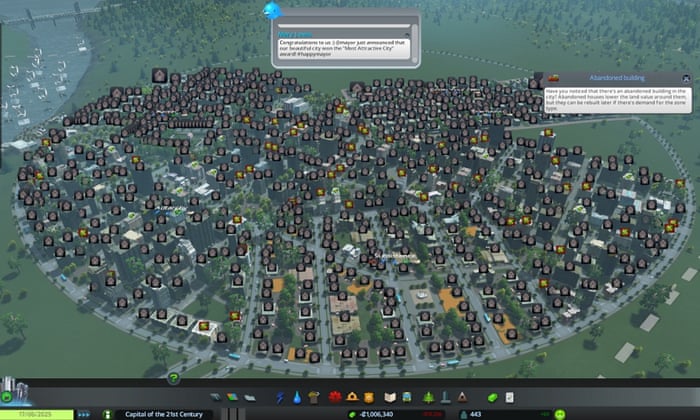Open the Police badge menu
The height and width of the screenshot is (420, 700).
368,397
